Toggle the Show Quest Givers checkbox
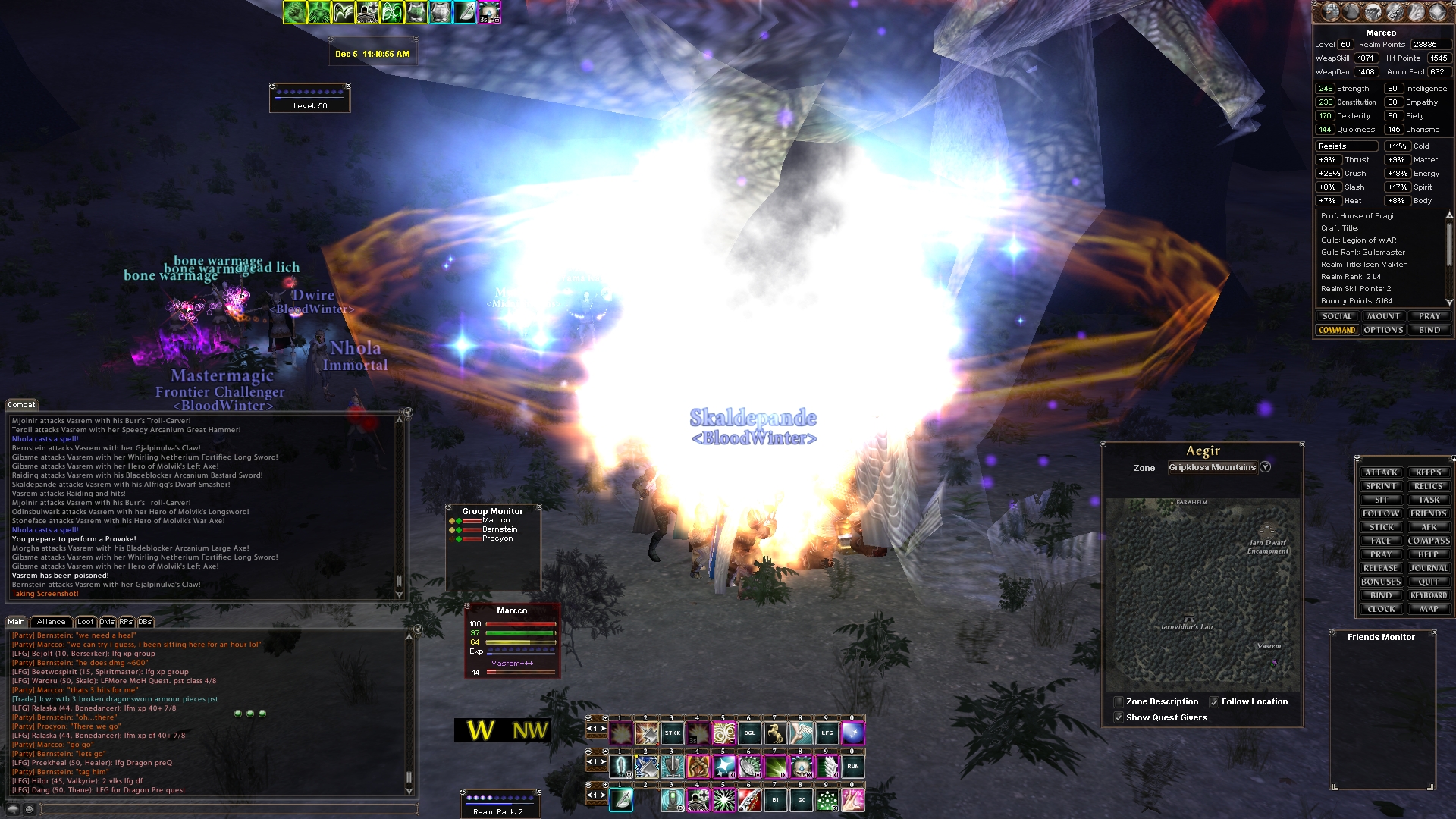The height and width of the screenshot is (819, 1456). pyautogui.click(x=1119, y=717)
